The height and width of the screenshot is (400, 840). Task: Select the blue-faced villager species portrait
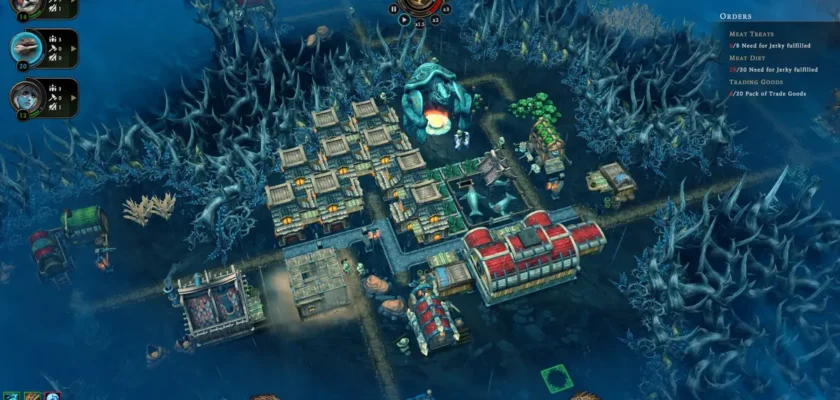(24, 96)
